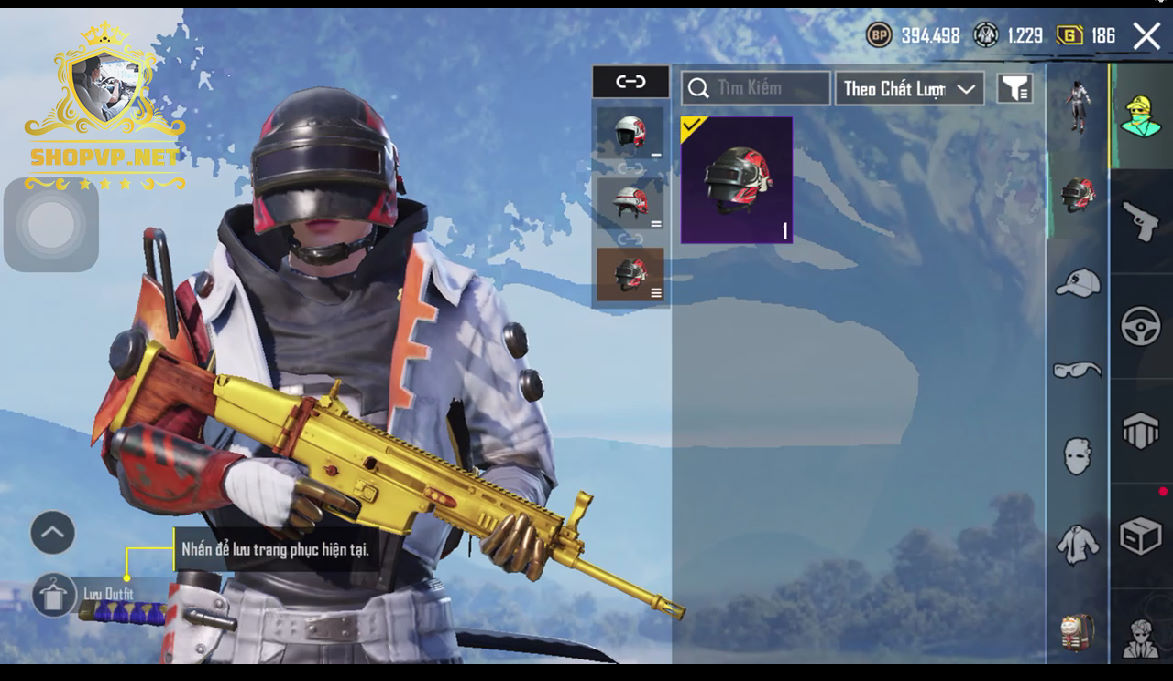Screen dimensions: 1173x681
Task: Click the Tìm Kiếm search field
Action: point(756,88)
